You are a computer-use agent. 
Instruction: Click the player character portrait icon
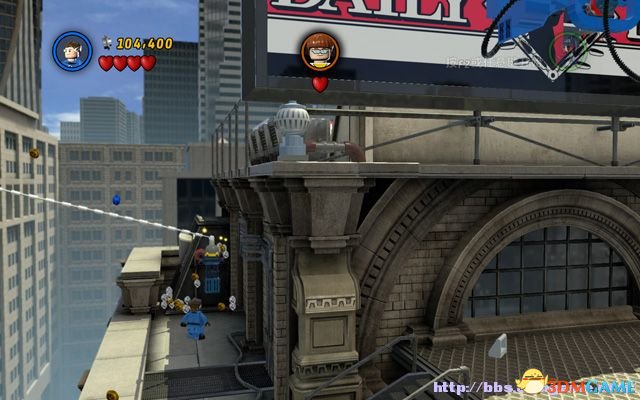[x=72, y=50]
